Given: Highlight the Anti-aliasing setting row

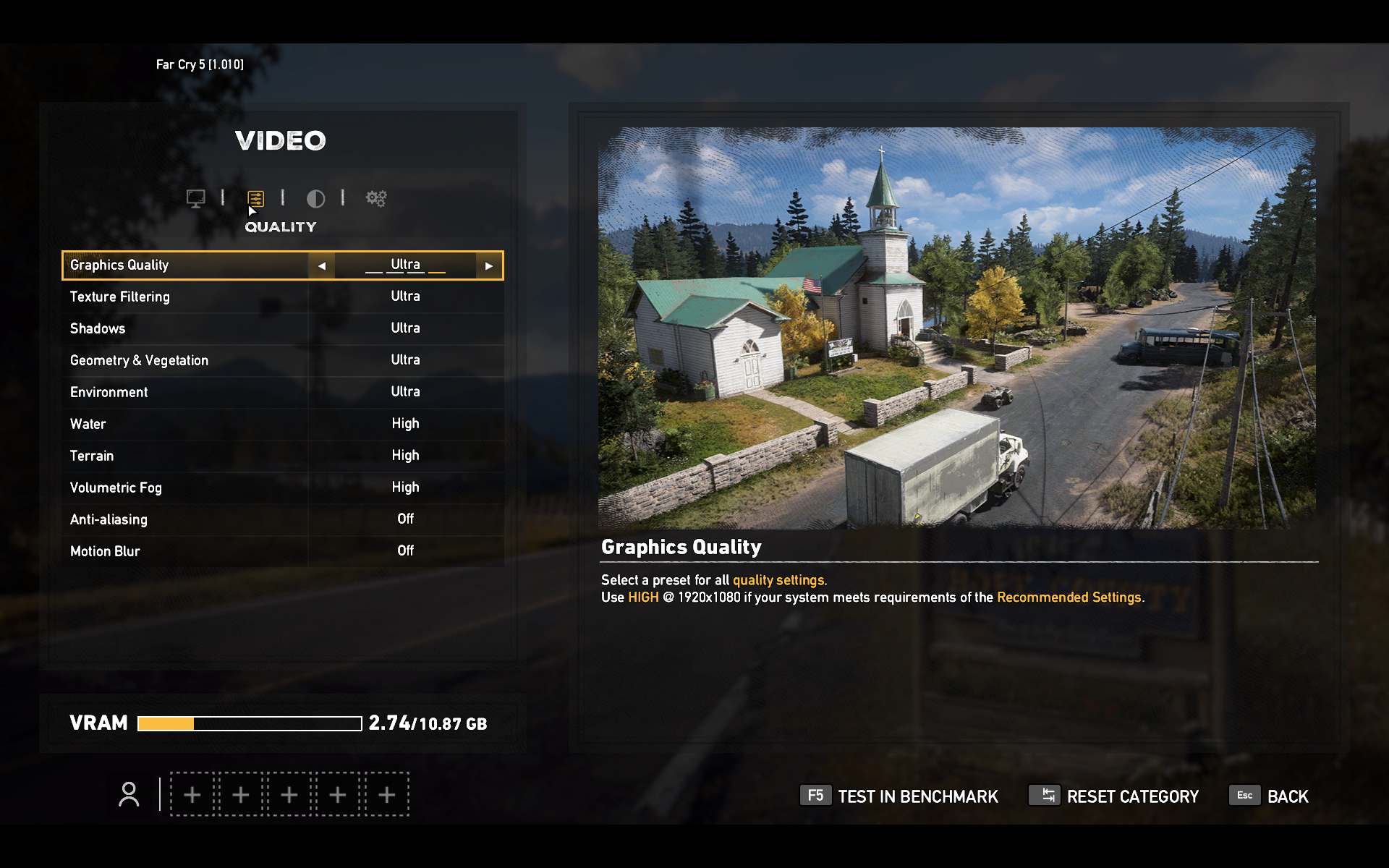Looking at the screenshot, I should [282, 519].
